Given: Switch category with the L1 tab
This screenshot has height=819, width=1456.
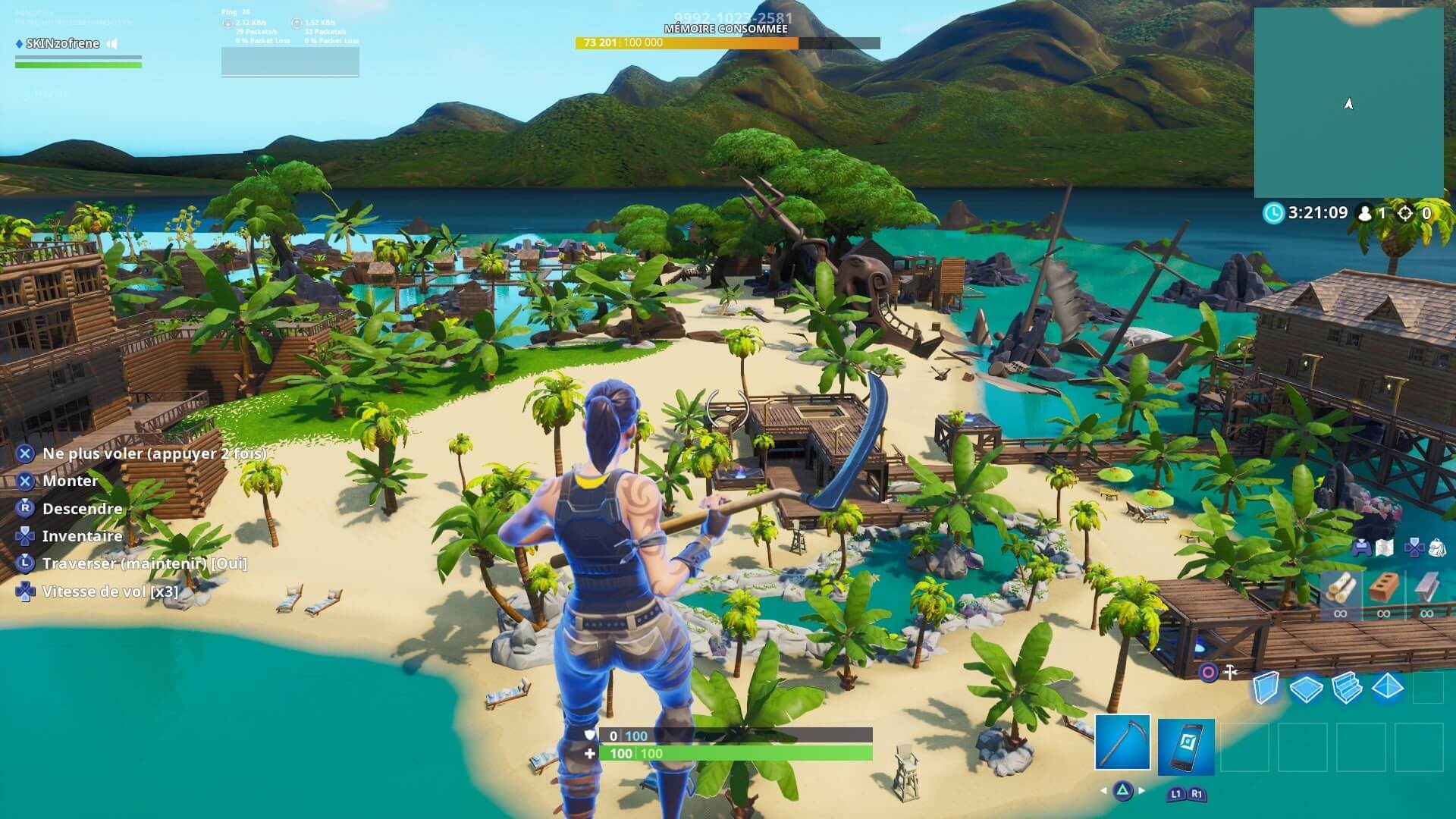Looking at the screenshot, I should click(x=1175, y=794).
